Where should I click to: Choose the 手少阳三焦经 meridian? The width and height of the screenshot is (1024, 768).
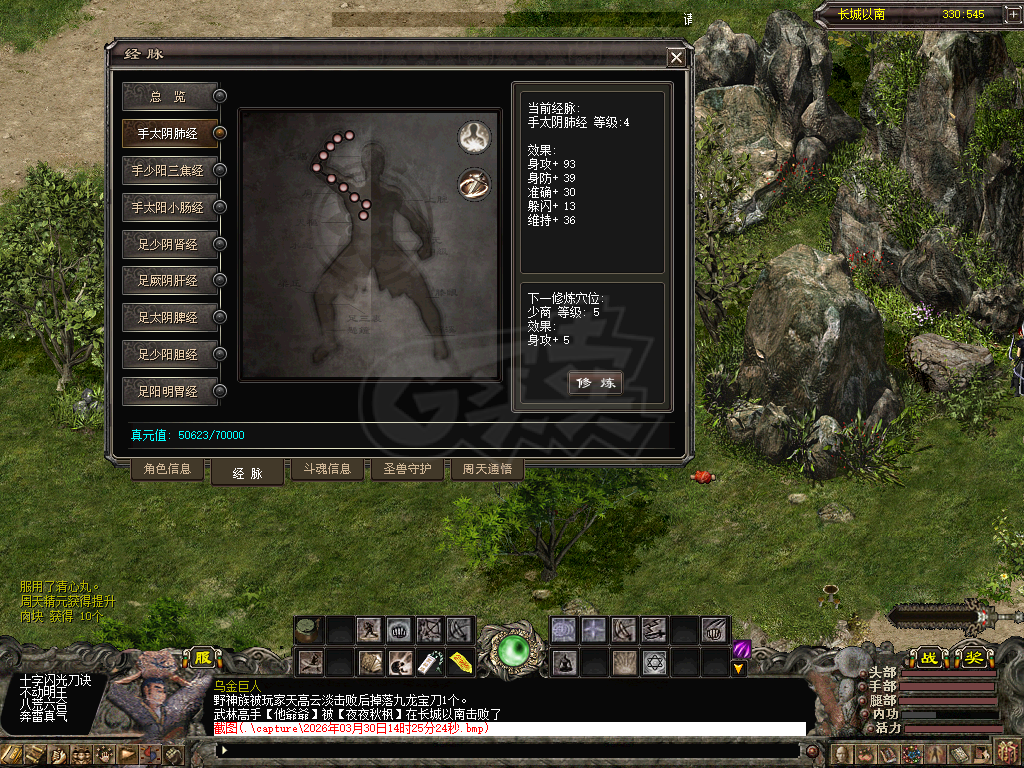[170, 170]
